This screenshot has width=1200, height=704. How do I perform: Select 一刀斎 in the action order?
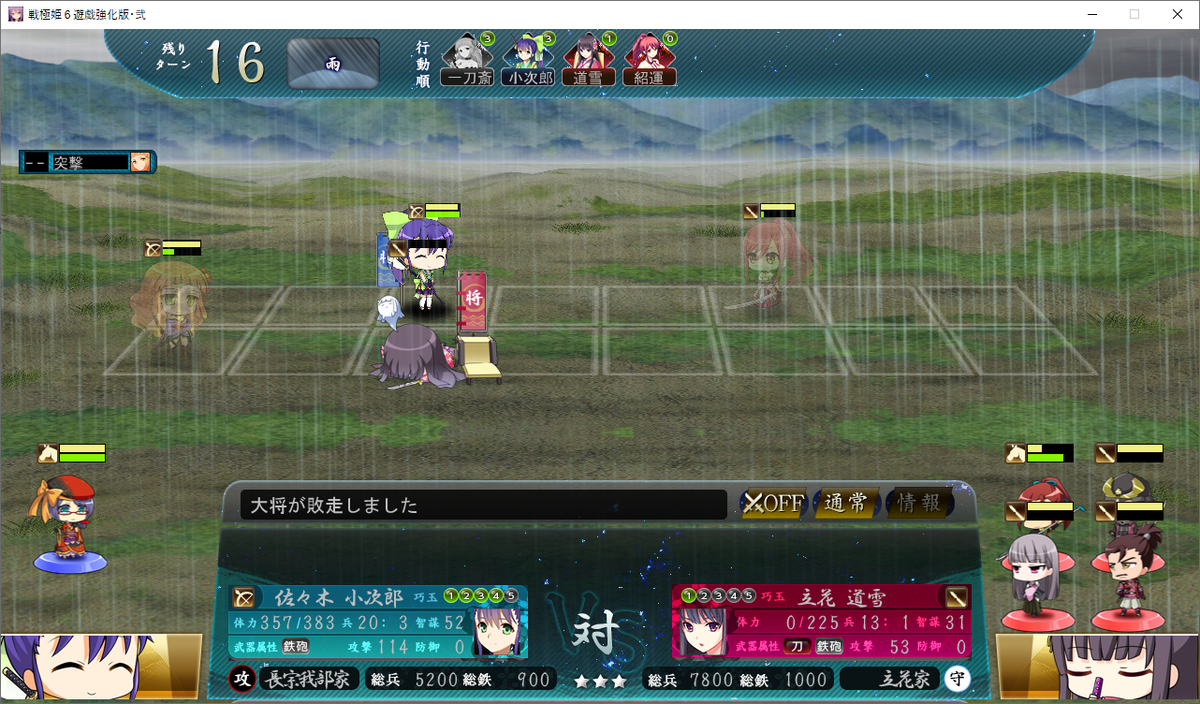coord(467,62)
